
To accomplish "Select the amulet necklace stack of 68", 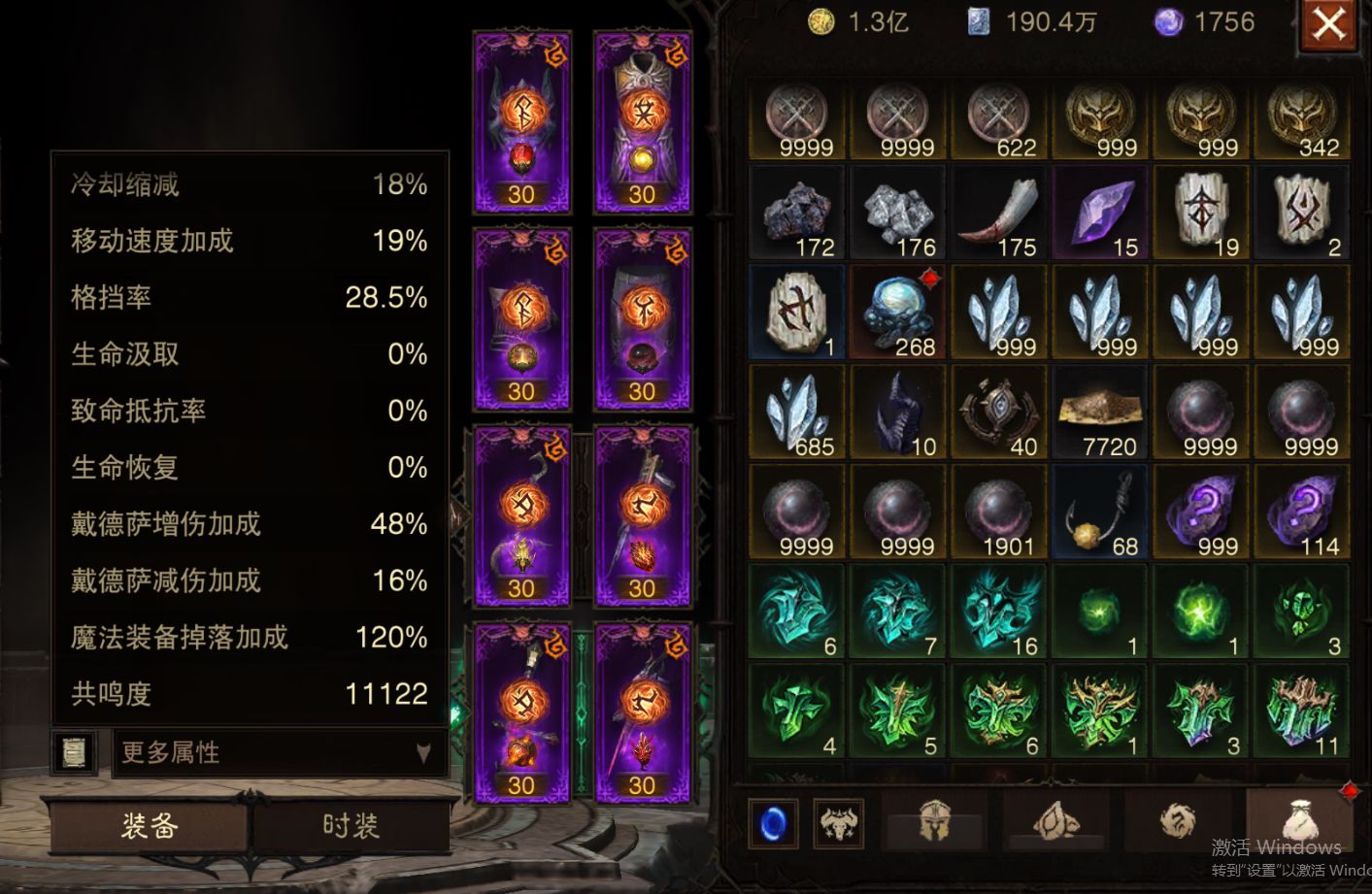I will 1100,513.
